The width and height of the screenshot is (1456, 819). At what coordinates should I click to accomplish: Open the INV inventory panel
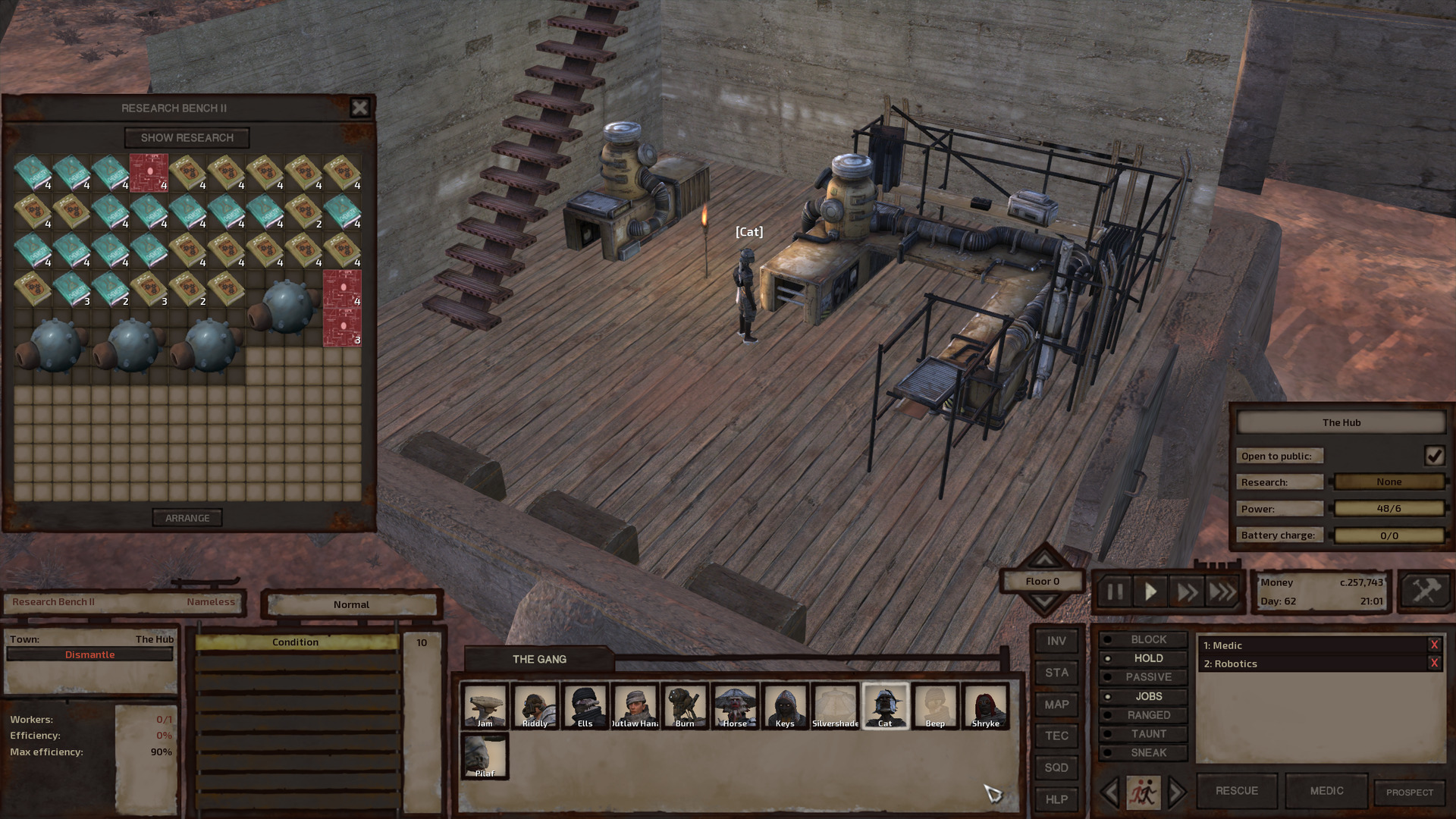point(1056,639)
